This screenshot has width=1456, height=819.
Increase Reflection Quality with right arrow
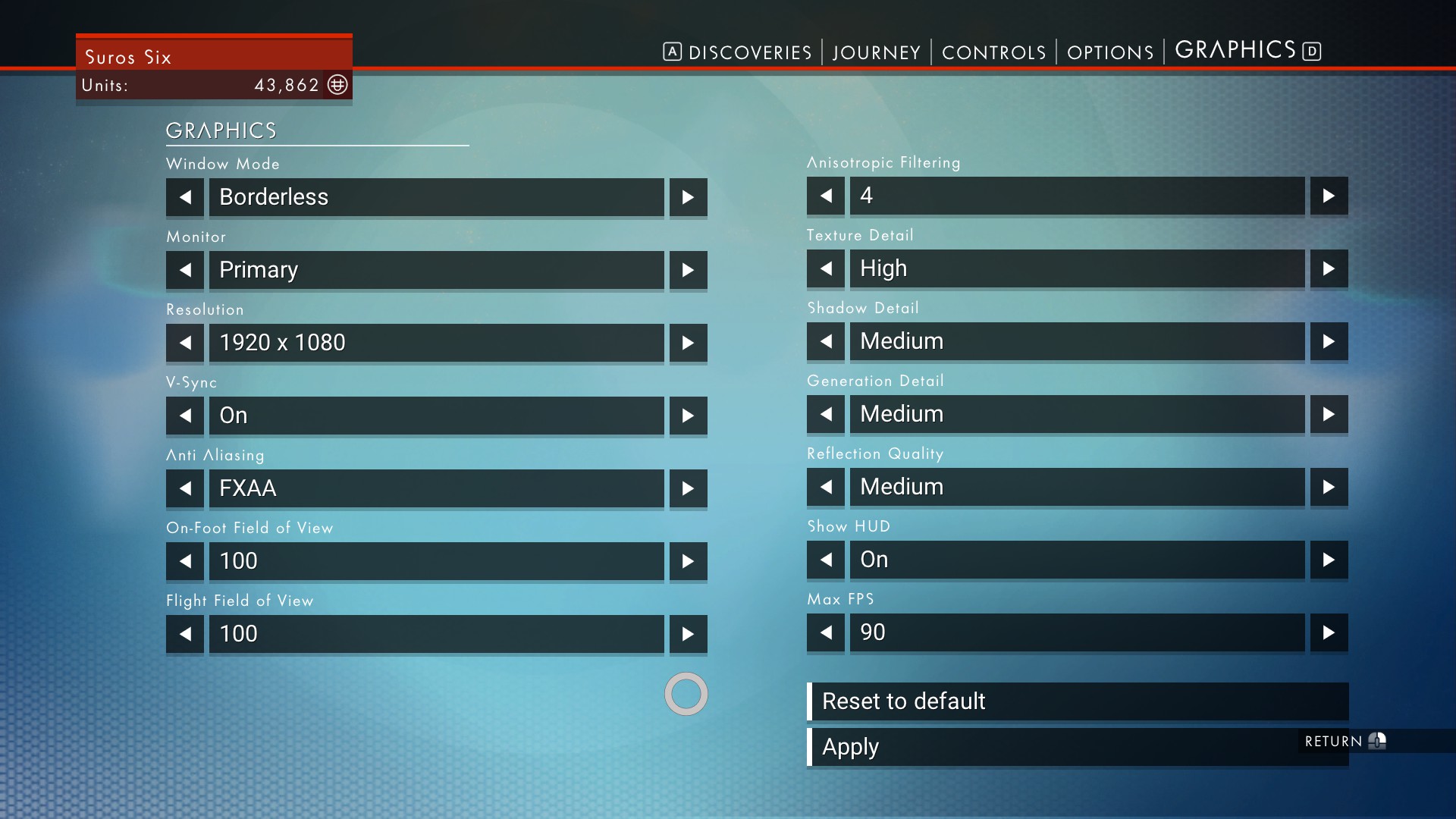click(x=1329, y=487)
